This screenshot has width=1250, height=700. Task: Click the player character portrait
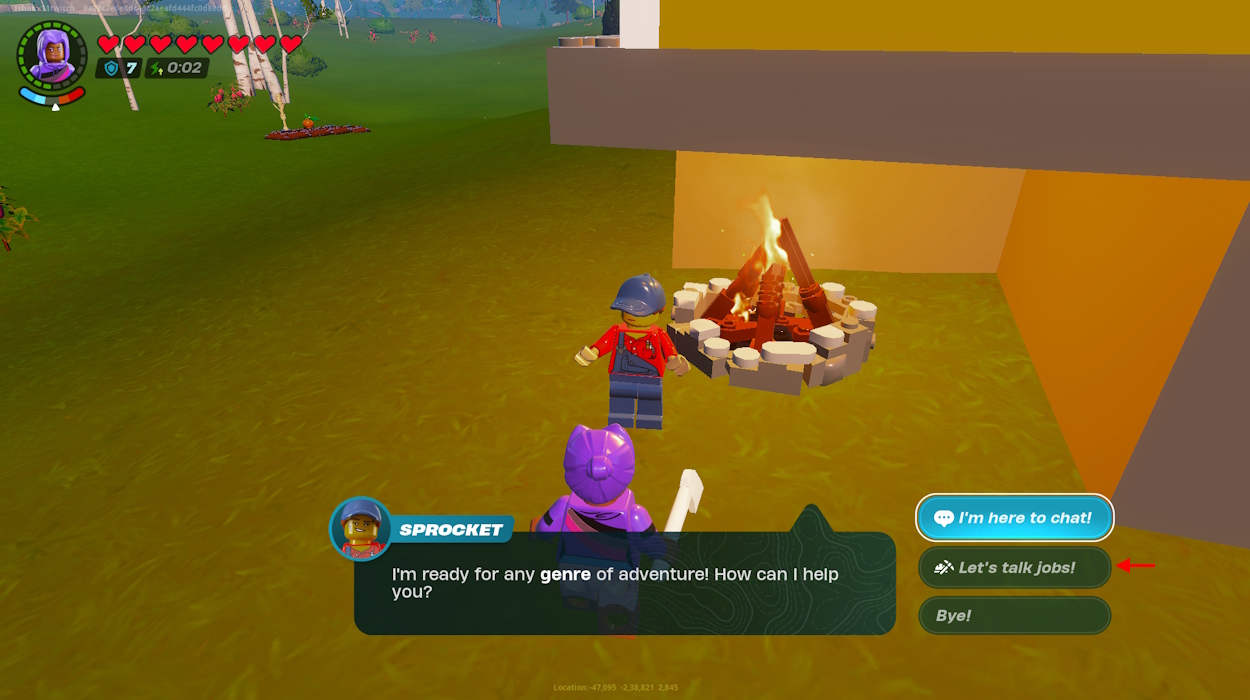tap(52, 56)
